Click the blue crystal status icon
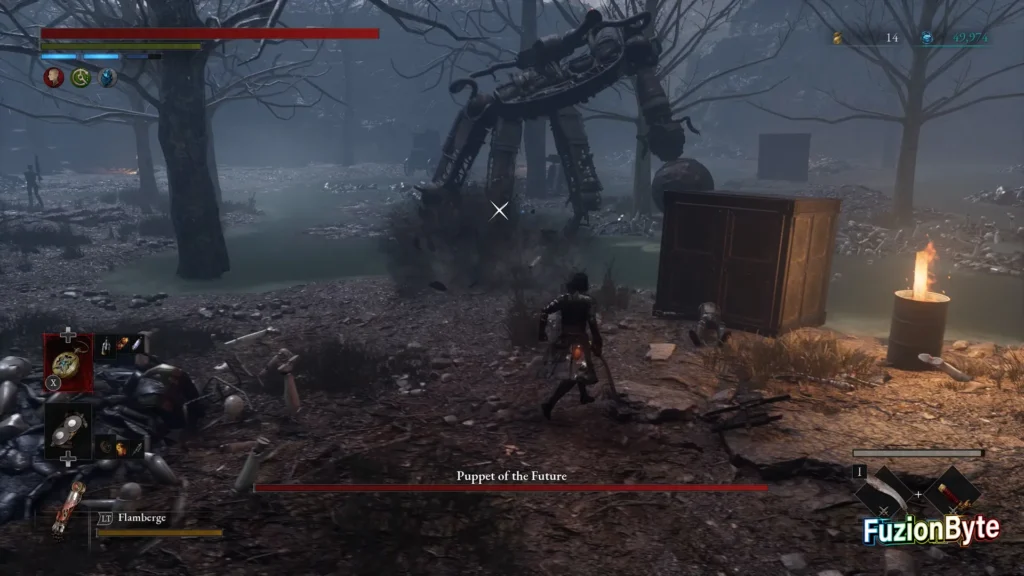Image resolution: width=1024 pixels, height=576 pixels. coord(107,77)
